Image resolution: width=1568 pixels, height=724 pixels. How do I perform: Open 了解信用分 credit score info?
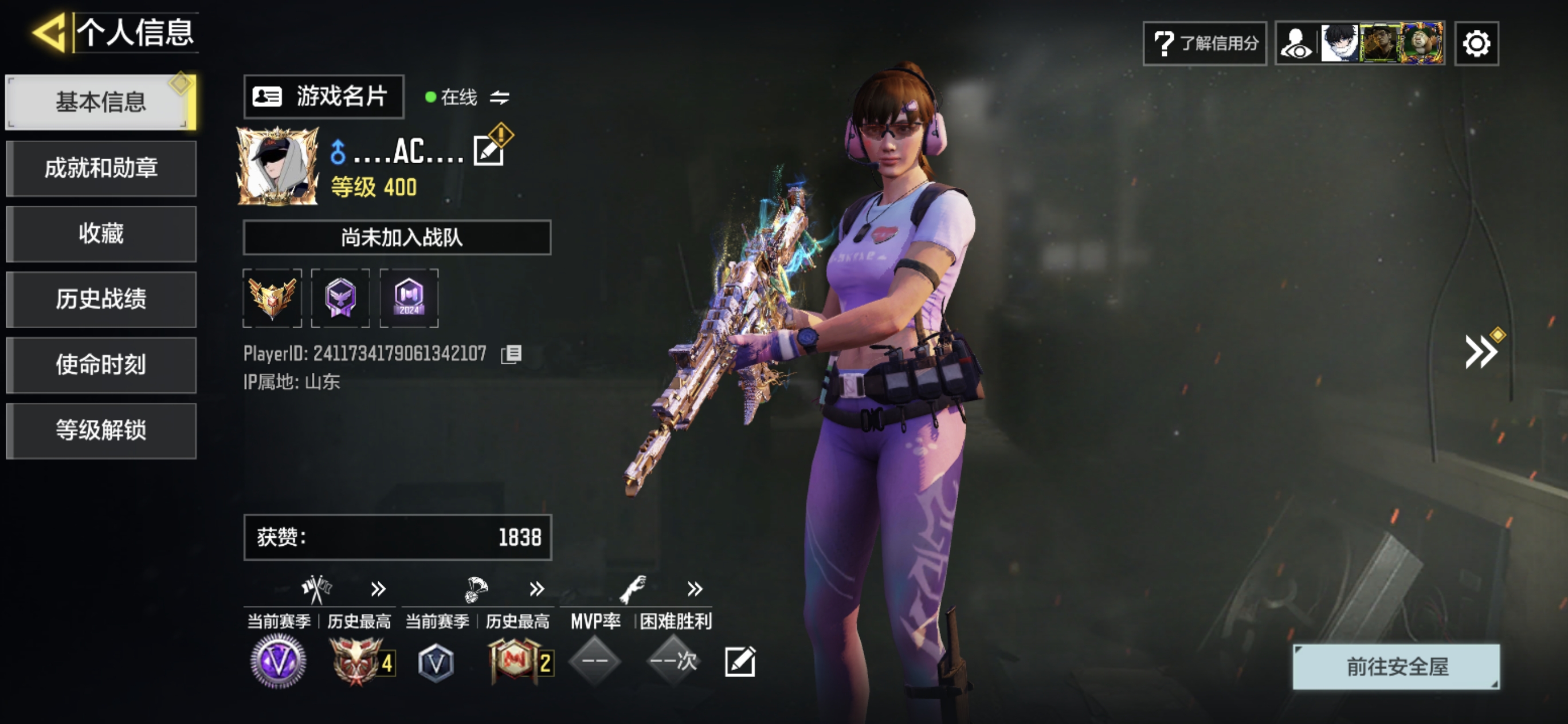pos(1205,43)
